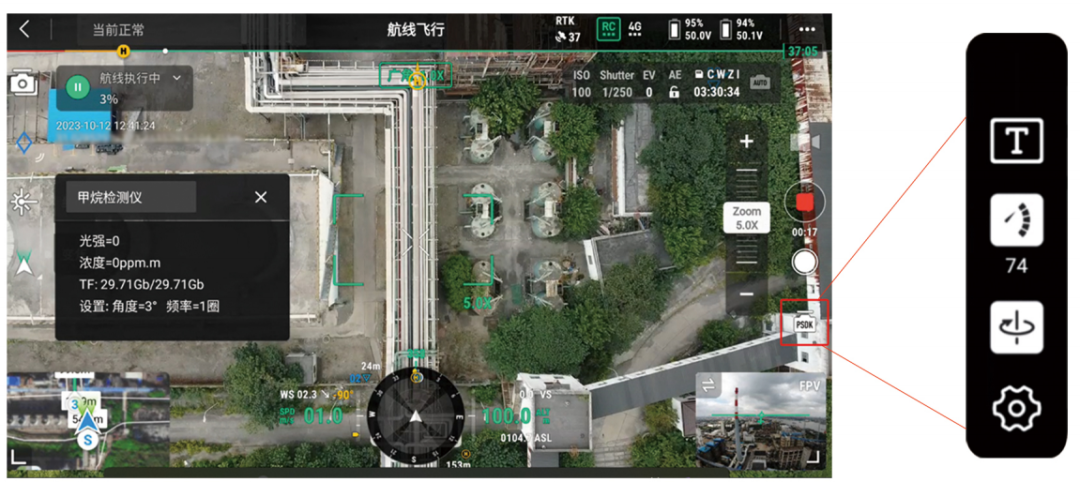Zoom in with the plus button

pyautogui.click(x=746, y=142)
